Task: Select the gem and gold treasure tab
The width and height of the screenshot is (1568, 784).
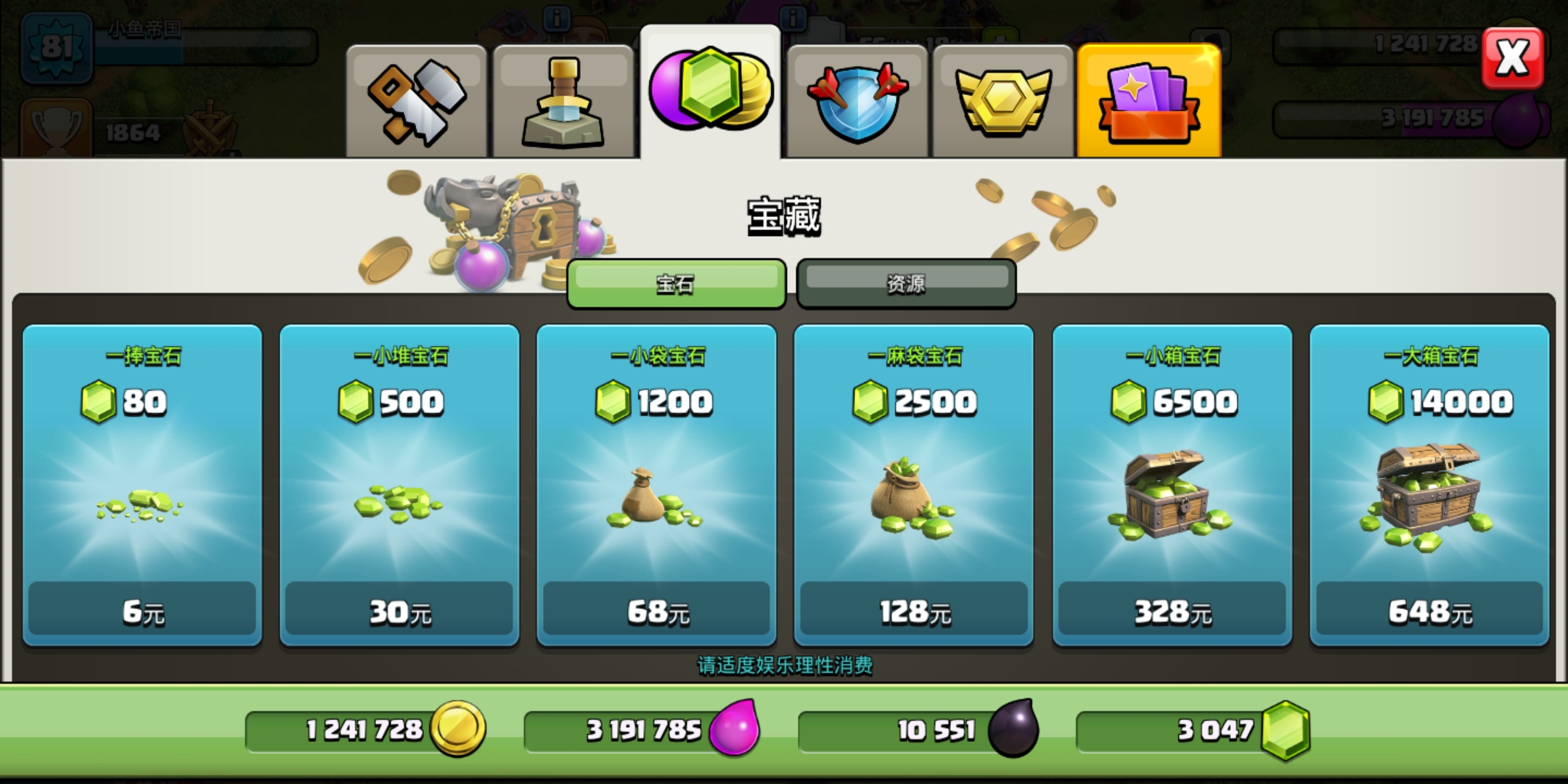Action: (710, 92)
